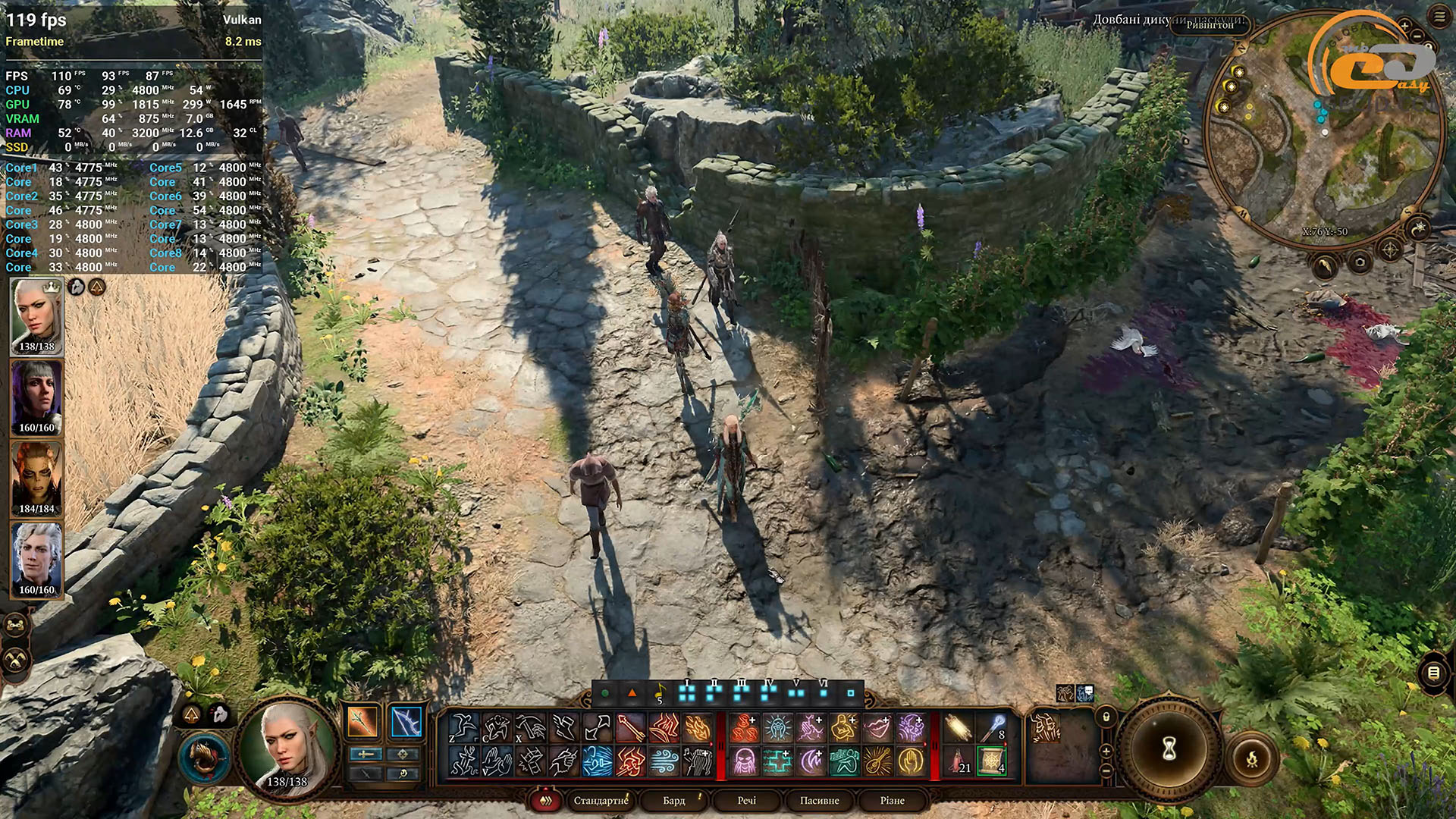This screenshot has height=819, width=1456.
Task: Click the end turn hourglass button
Action: (x=1169, y=749)
